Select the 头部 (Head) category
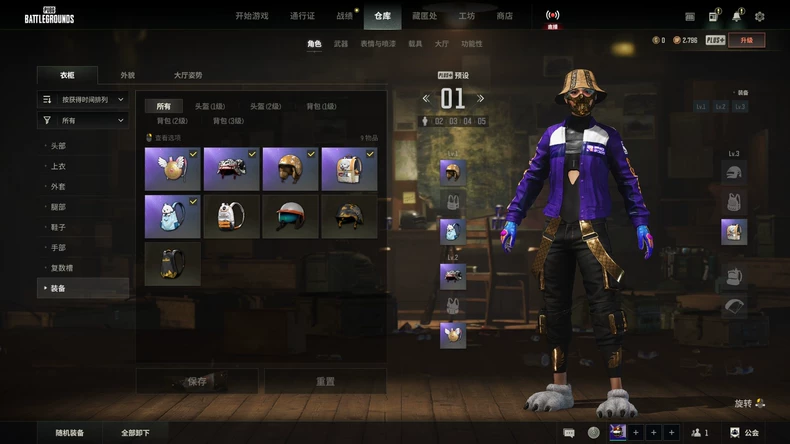Viewport: 790px width, 444px height. tap(59, 145)
